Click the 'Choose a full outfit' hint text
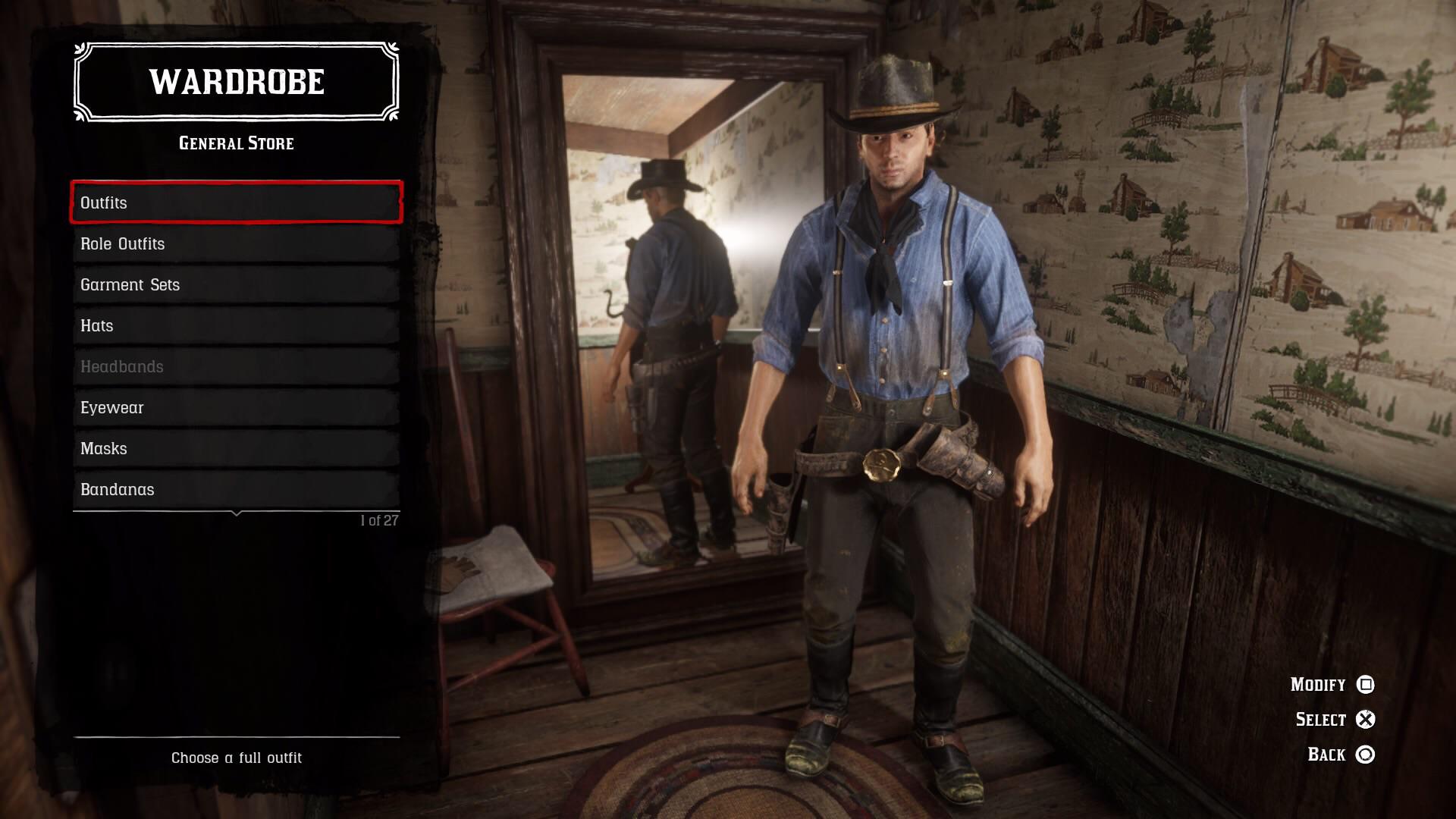 coord(237,758)
